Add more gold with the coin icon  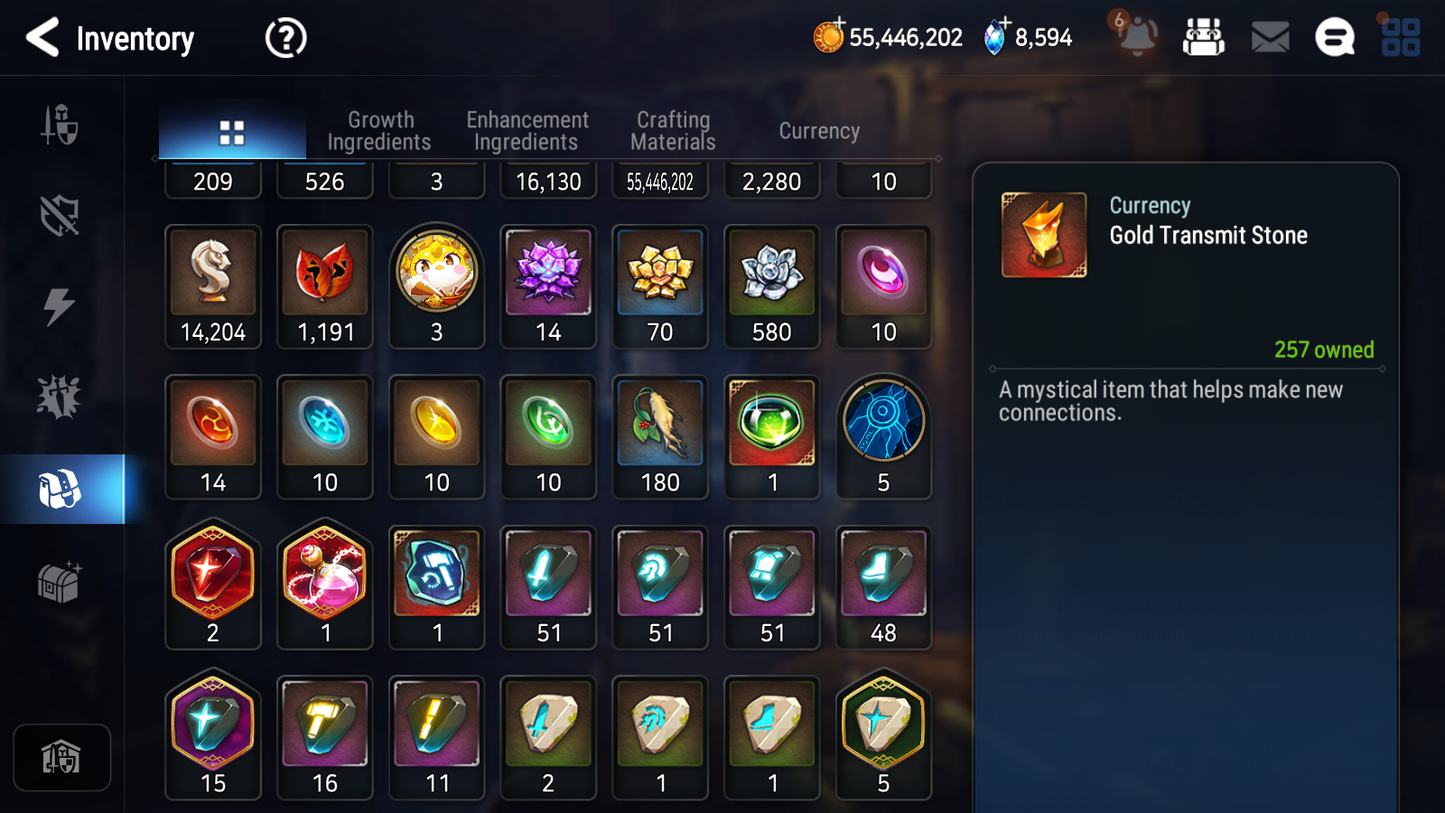(828, 37)
